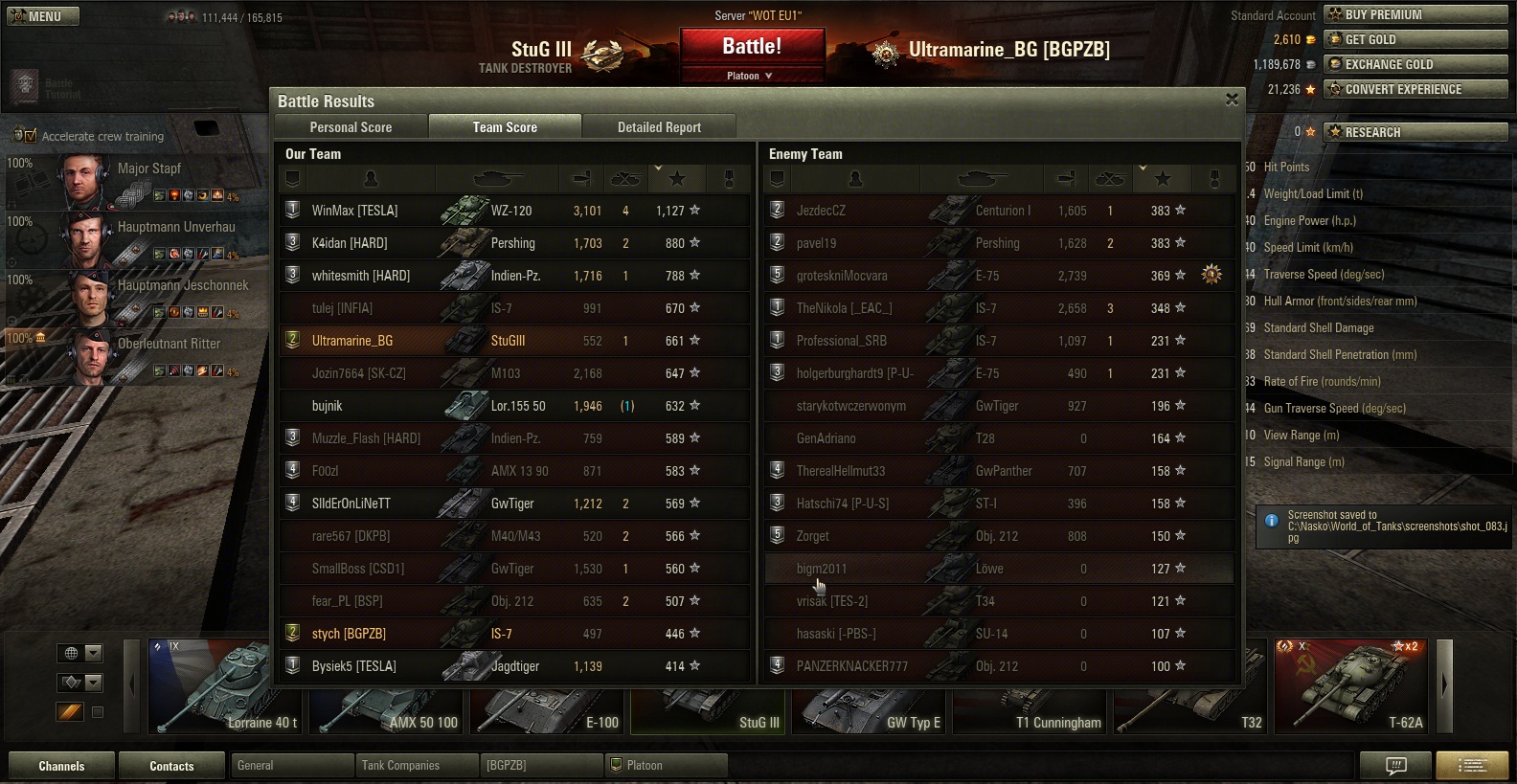Select the Lorraine 40 t tank
Viewport: 1517px width, 784px height.
225,687
